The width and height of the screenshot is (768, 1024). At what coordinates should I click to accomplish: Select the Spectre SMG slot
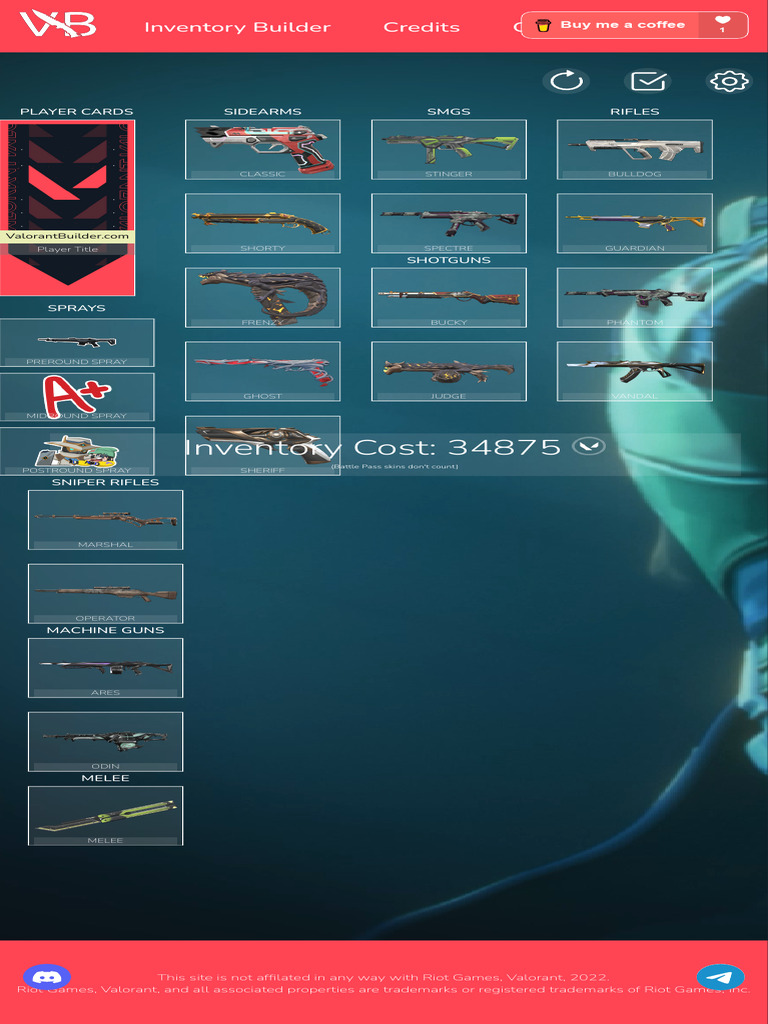pos(448,223)
